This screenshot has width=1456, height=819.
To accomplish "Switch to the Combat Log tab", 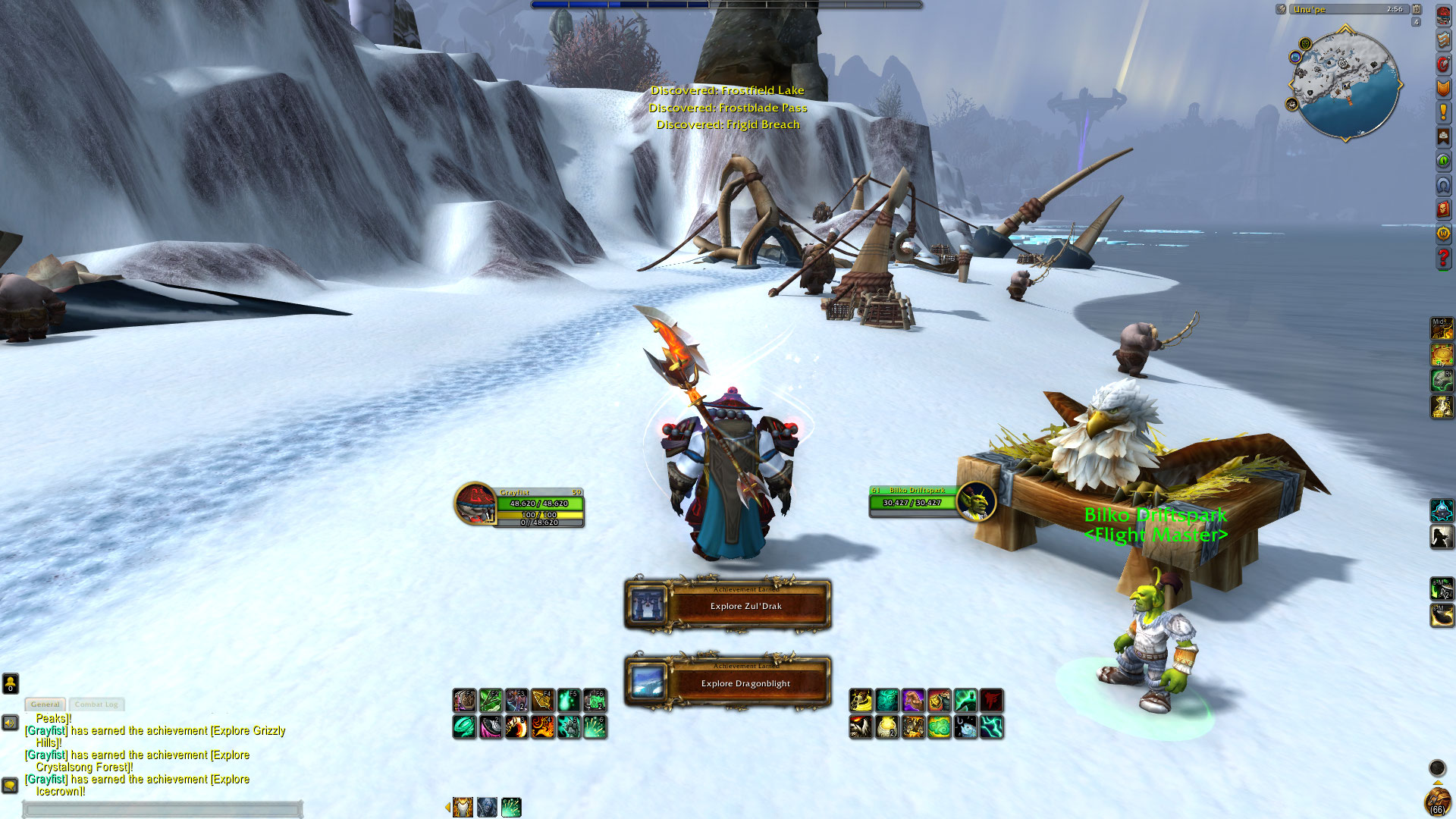I will point(96,704).
